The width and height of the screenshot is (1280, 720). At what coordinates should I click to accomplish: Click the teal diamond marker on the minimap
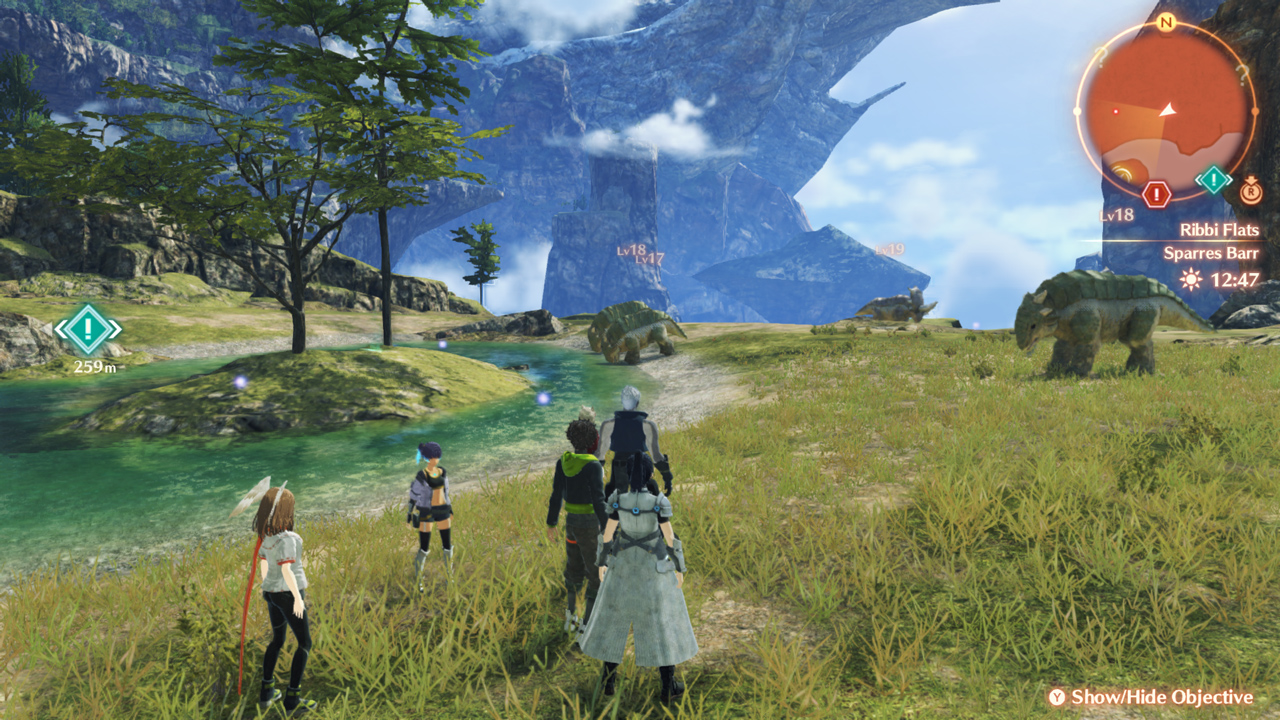pyautogui.click(x=1213, y=180)
